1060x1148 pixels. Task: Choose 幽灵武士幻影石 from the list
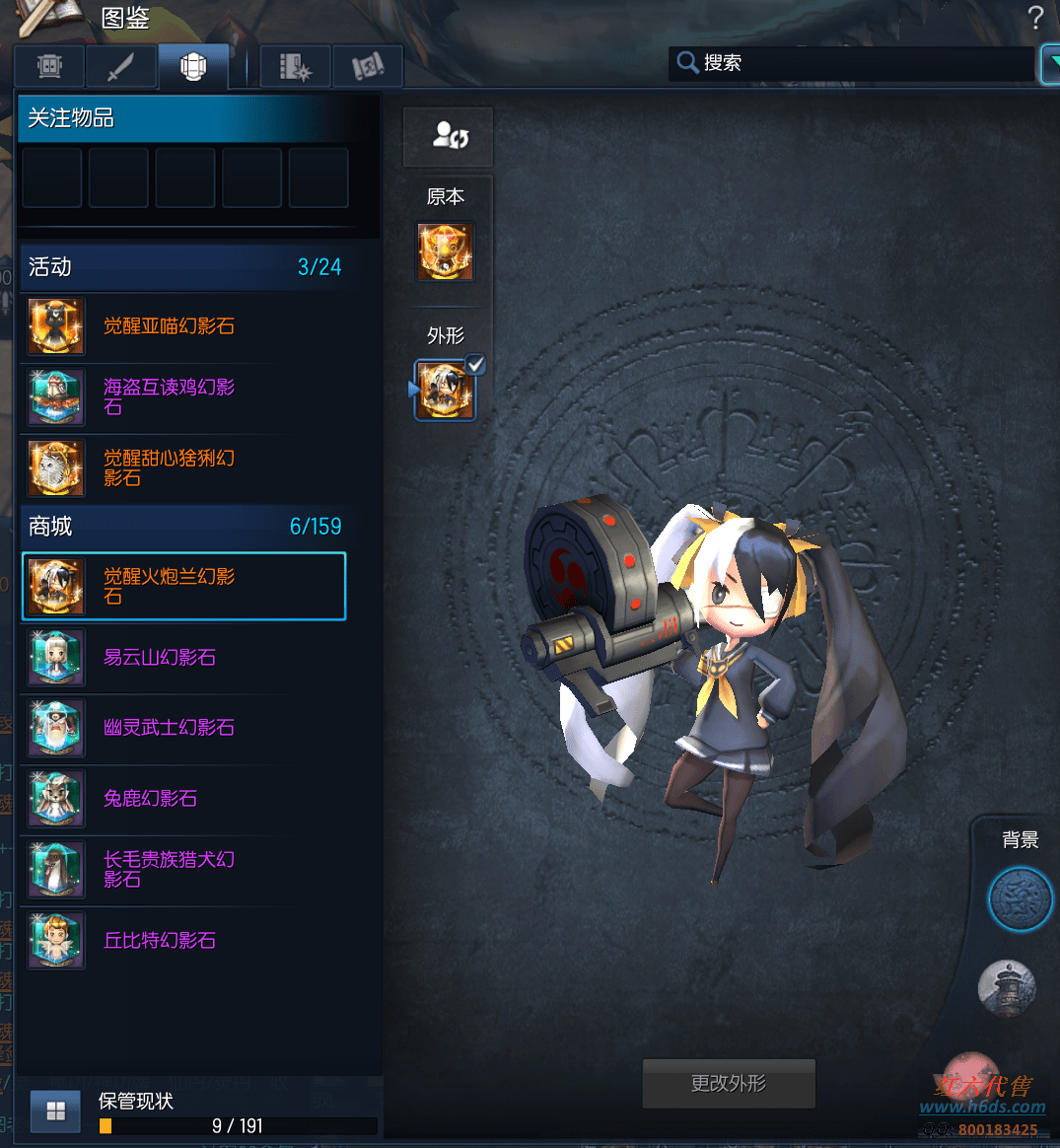169,728
